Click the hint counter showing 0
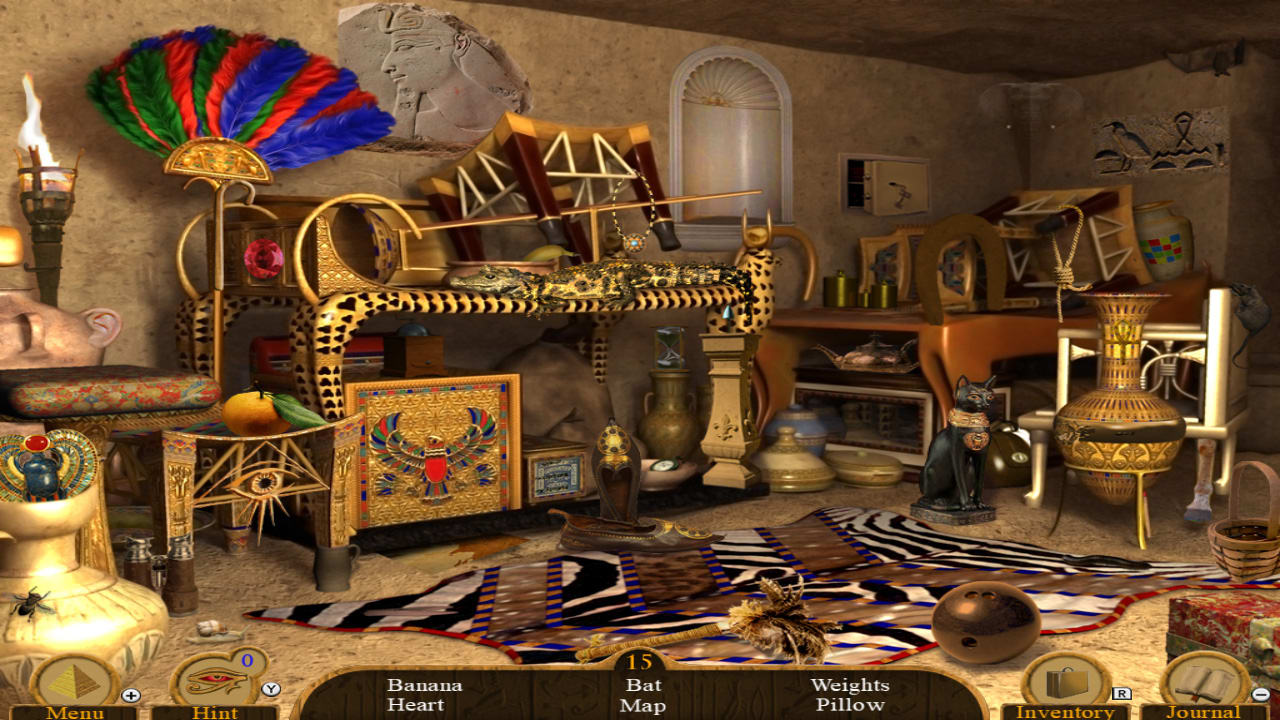Screen dimensions: 1280x720 tap(247, 661)
